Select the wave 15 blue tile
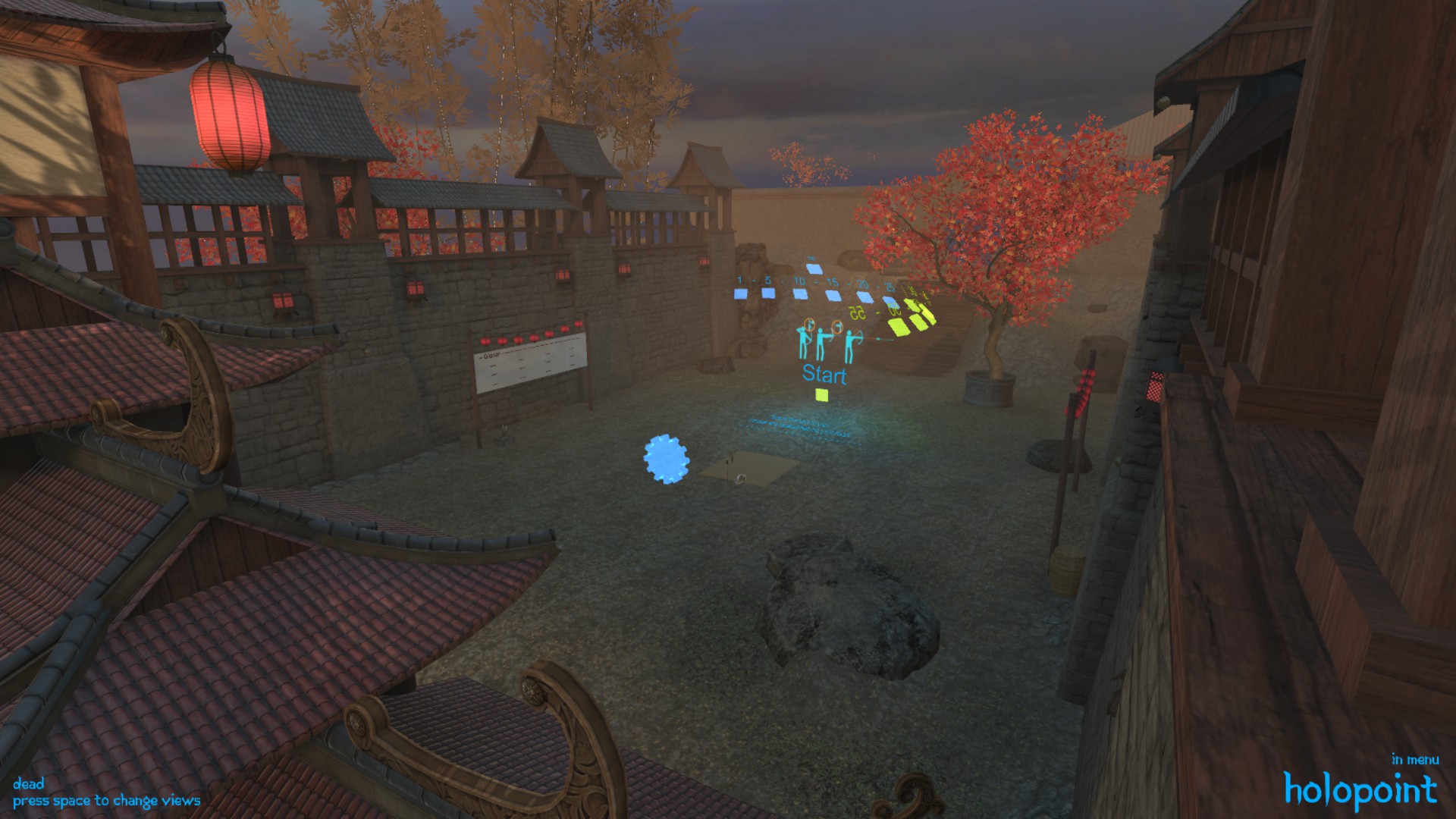Image resolution: width=1456 pixels, height=819 pixels. [x=833, y=296]
